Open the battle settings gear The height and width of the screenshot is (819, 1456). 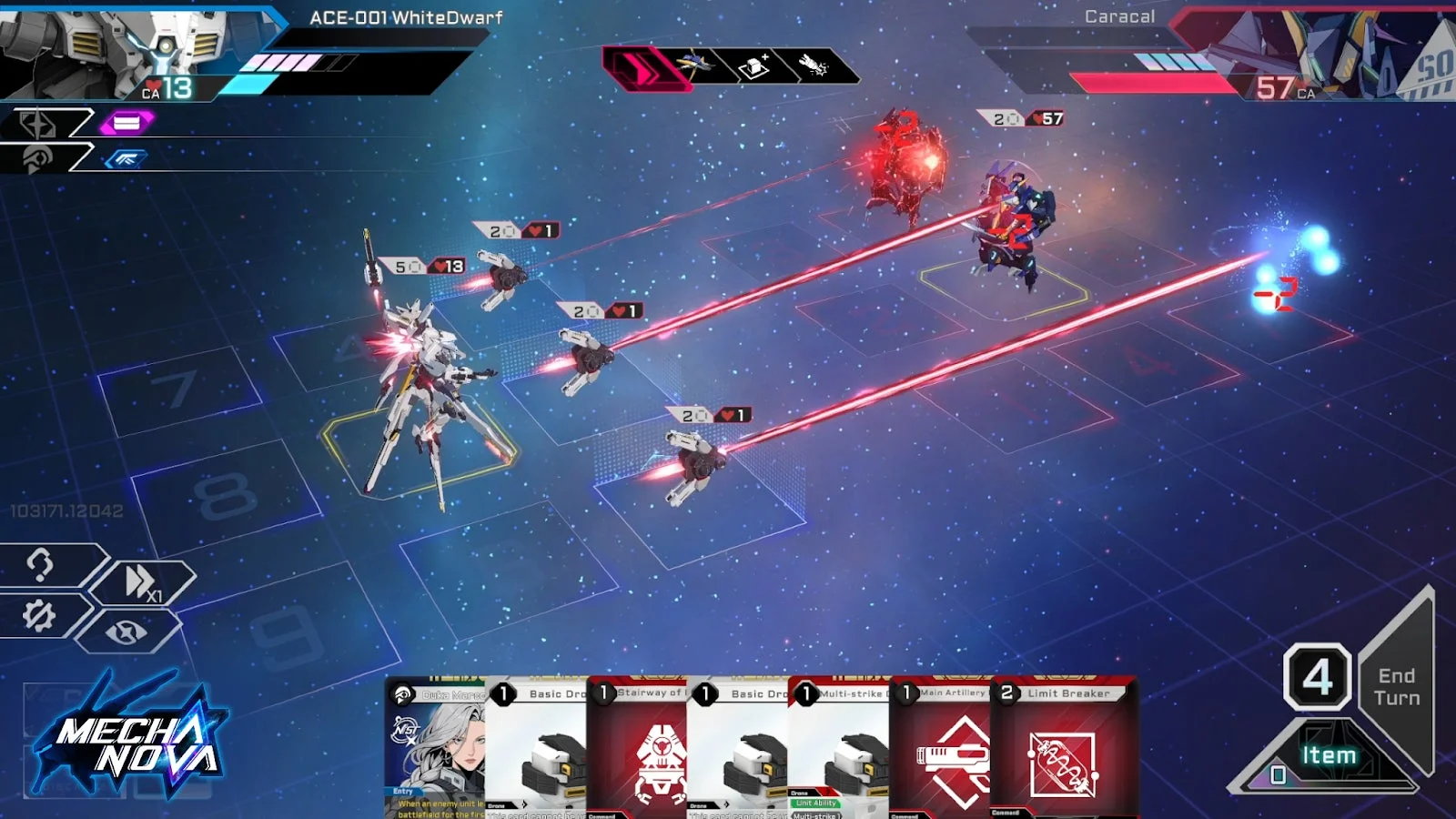click(x=38, y=615)
